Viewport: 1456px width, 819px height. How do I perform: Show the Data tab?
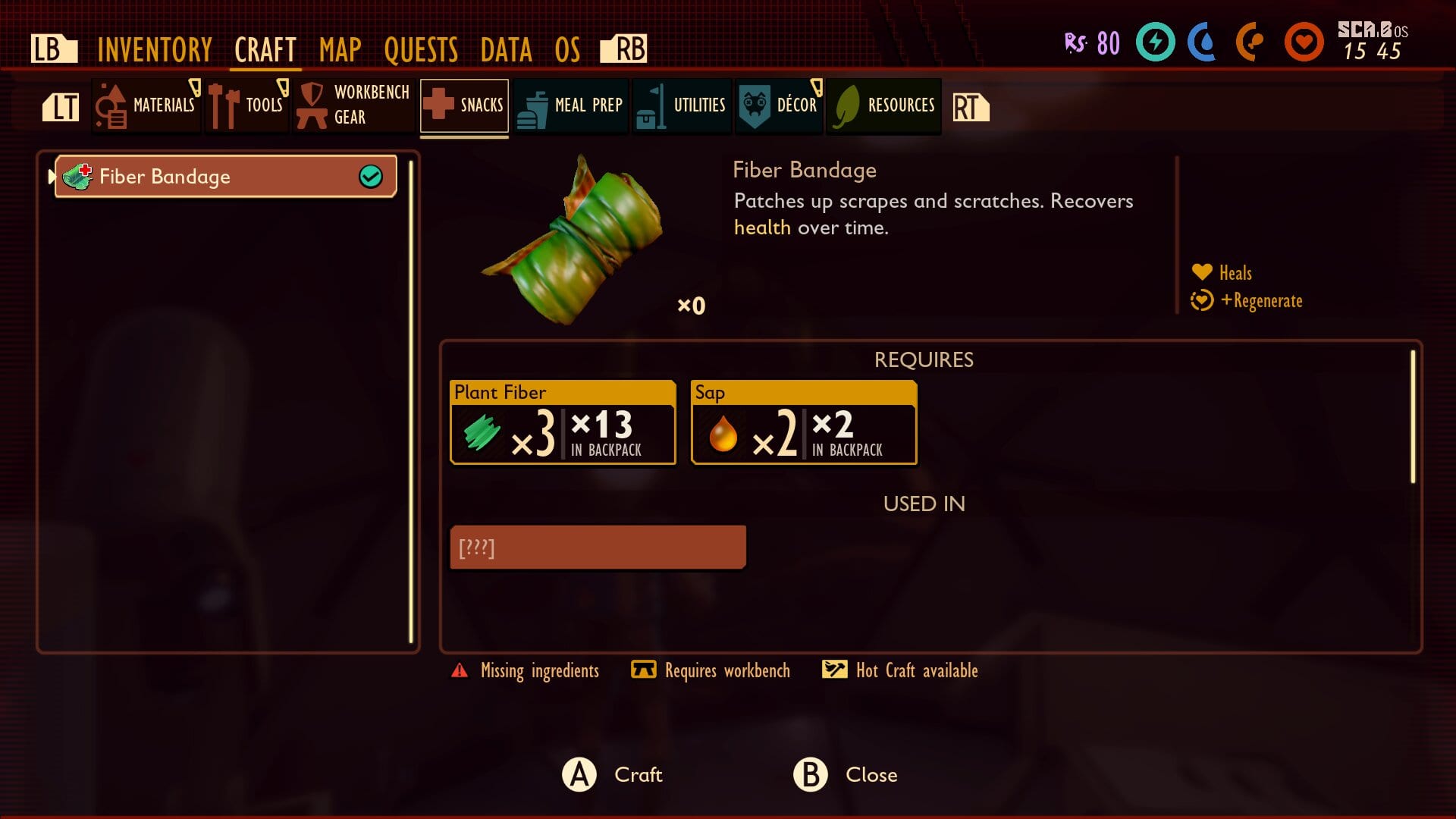pyautogui.click(x=506, y=50)
